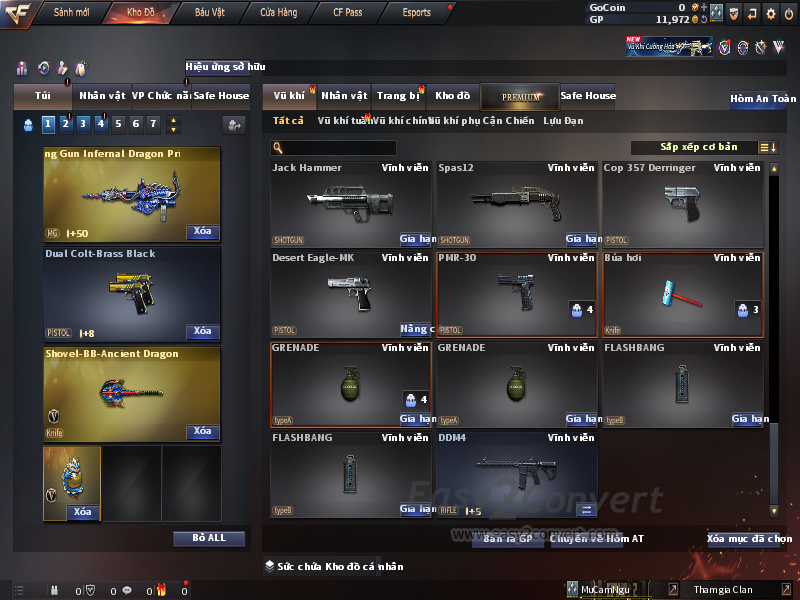
Task: Pick the Desert Eagle-MK pistol
Action: (350, 293)
